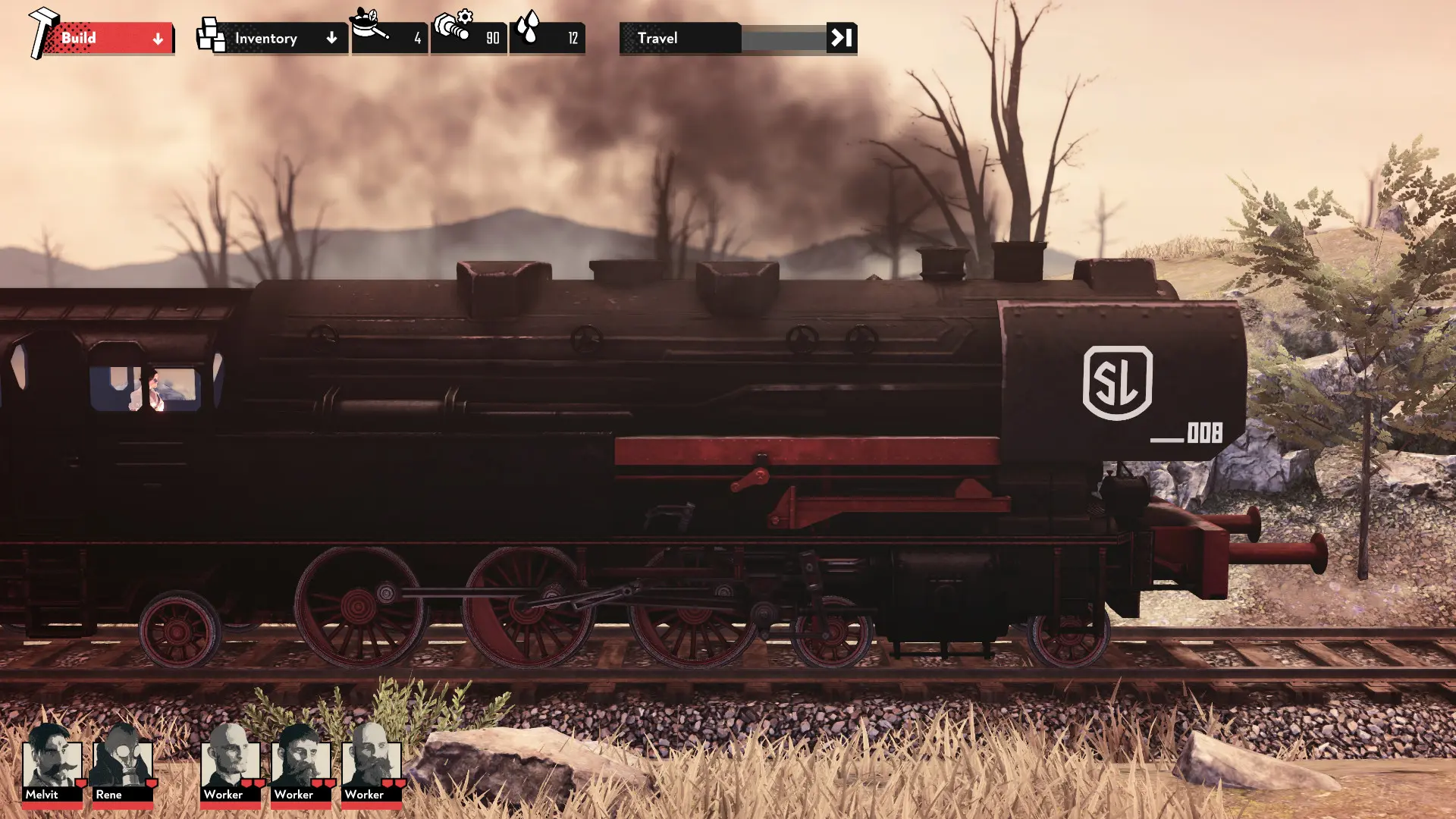Toggle a status pip on the third Worker's portrait

387,783
